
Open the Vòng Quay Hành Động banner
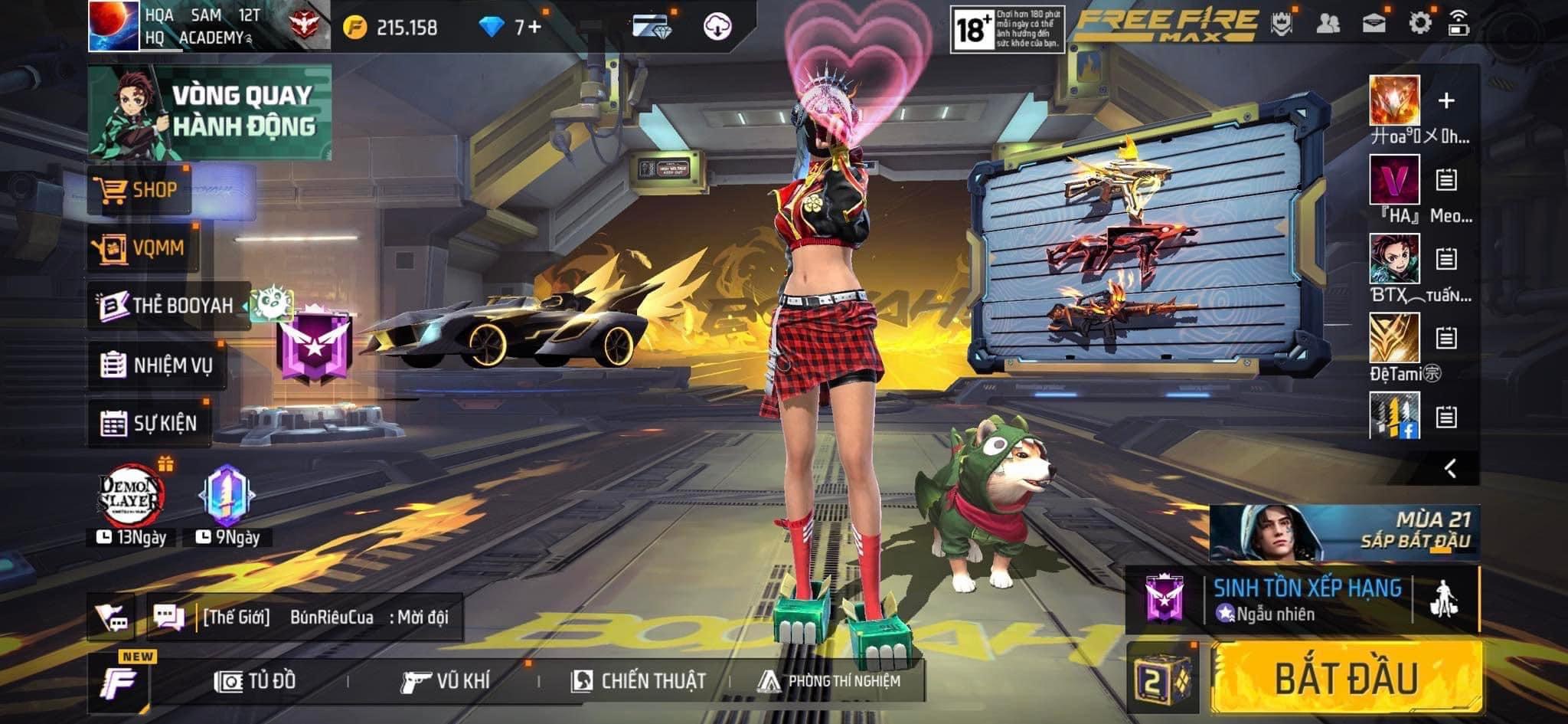pos(211,112)
